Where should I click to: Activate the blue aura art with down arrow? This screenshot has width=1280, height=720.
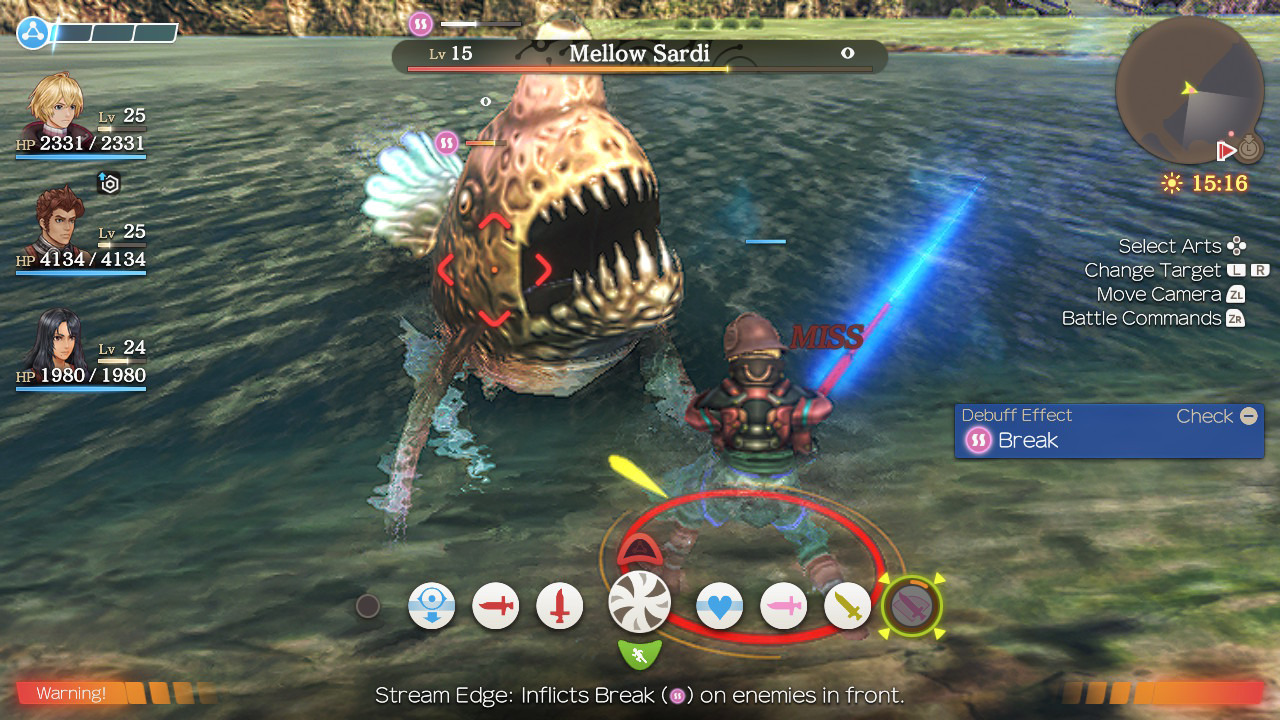(x=432, y=606)
